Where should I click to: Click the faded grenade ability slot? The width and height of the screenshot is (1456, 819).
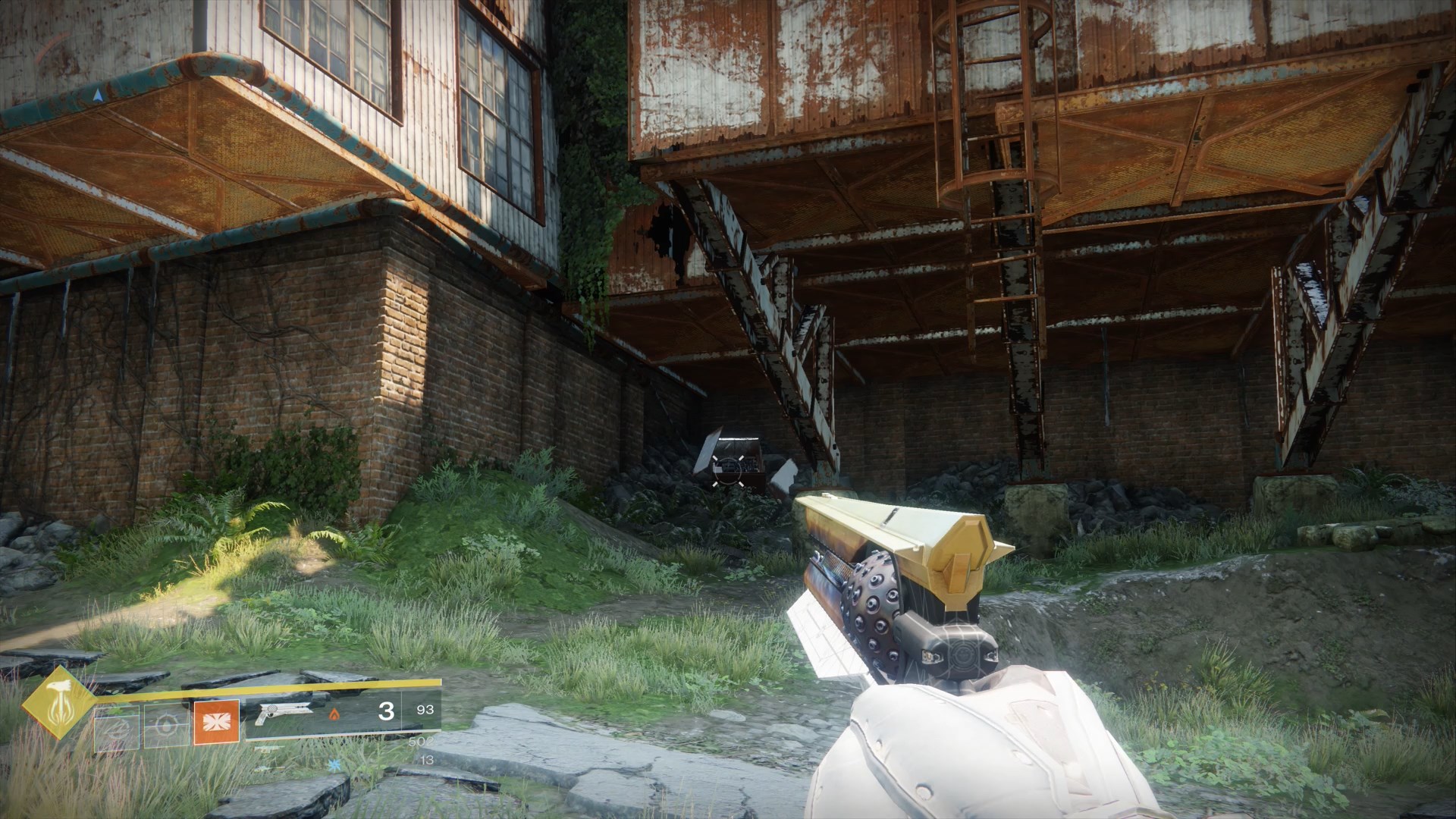pos(116,728)
